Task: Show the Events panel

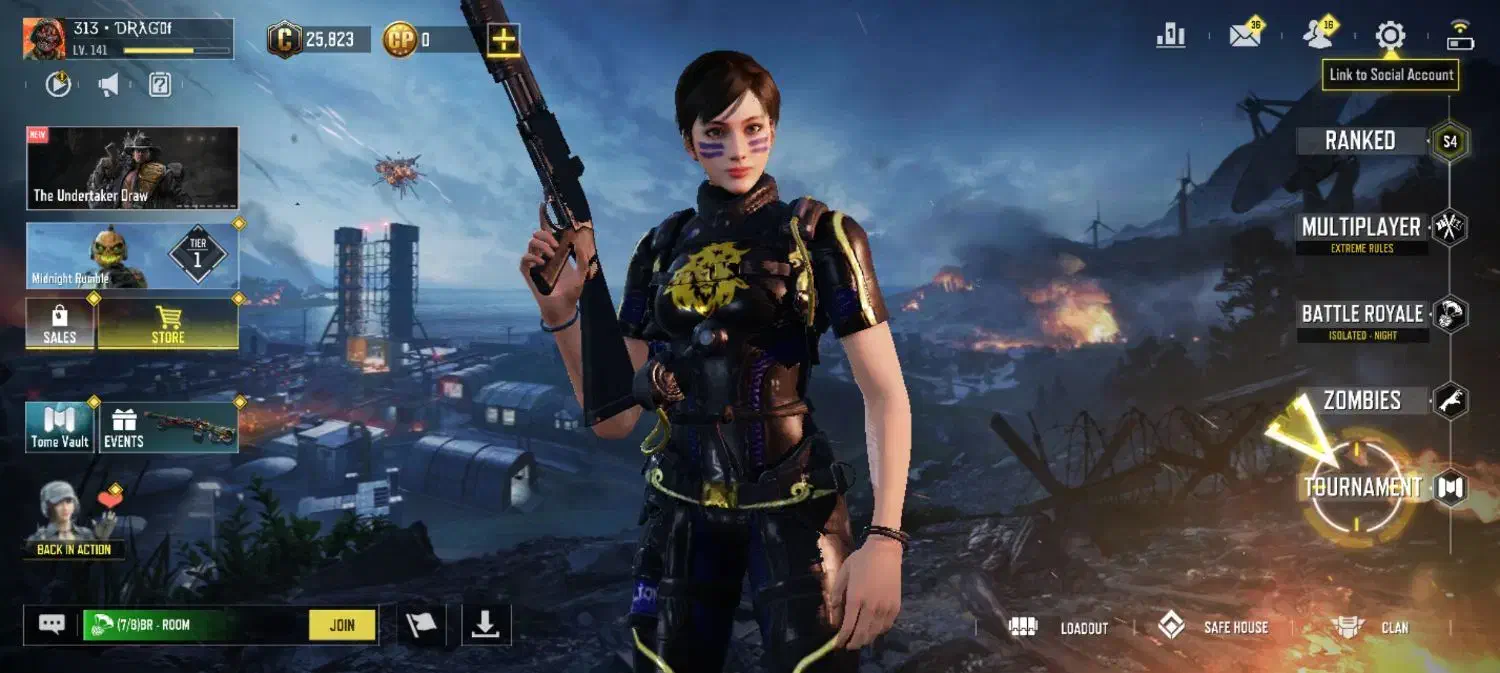Action: coord(168,428)
